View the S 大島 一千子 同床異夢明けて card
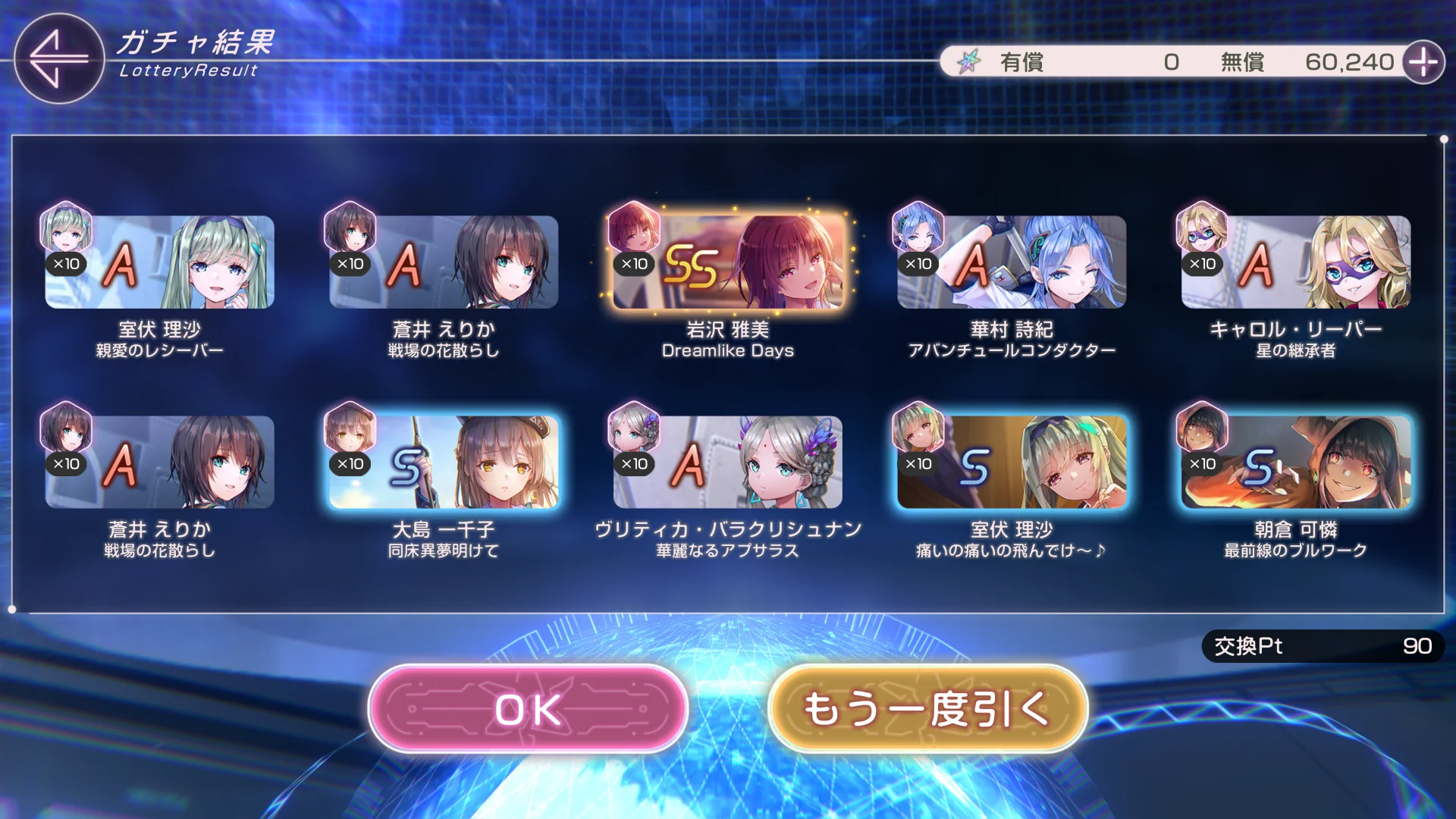This screenshot has height=819, width=1456. (x=444, y=463)
